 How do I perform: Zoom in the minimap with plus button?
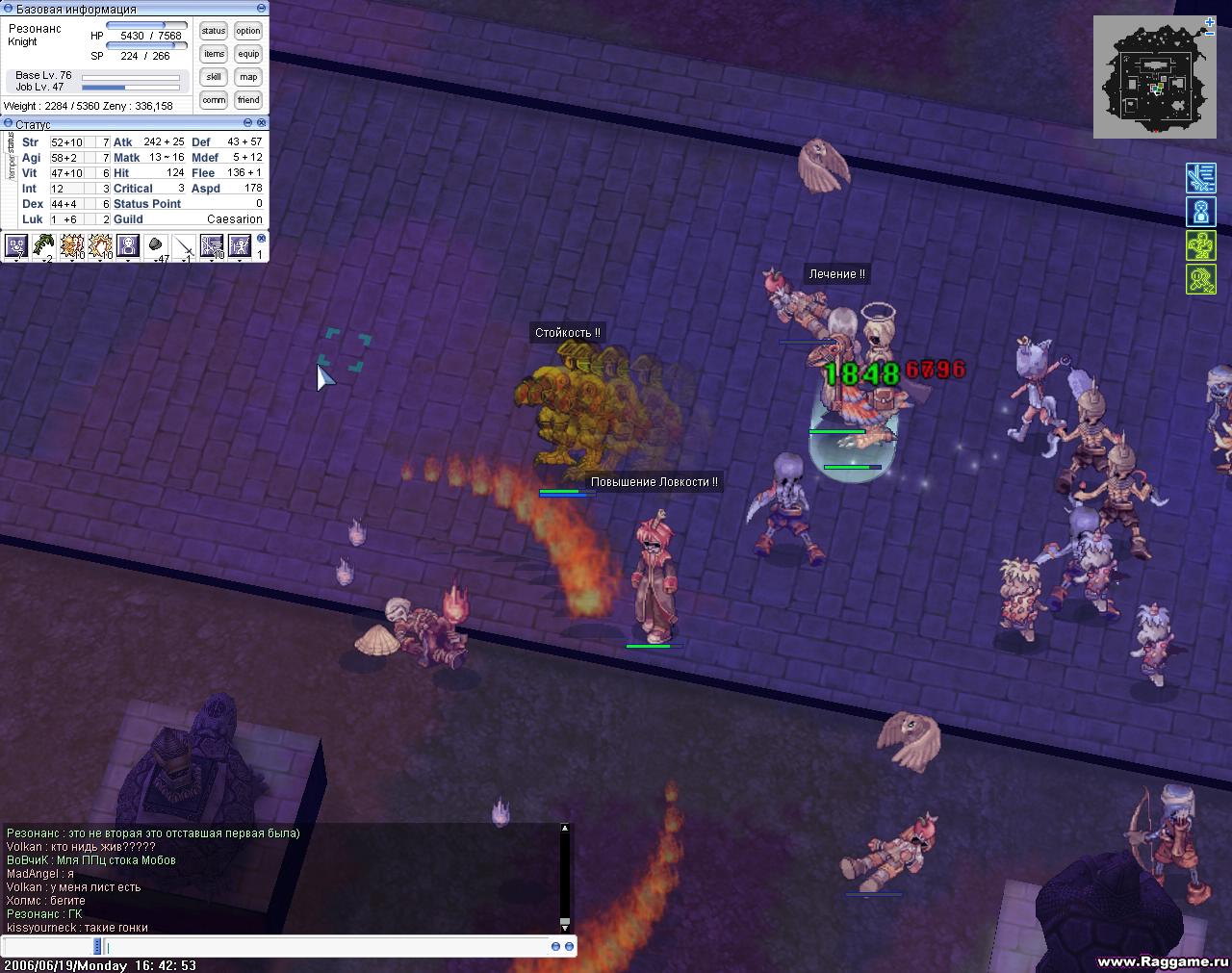pyautogui.click(x=1210, y=21)
